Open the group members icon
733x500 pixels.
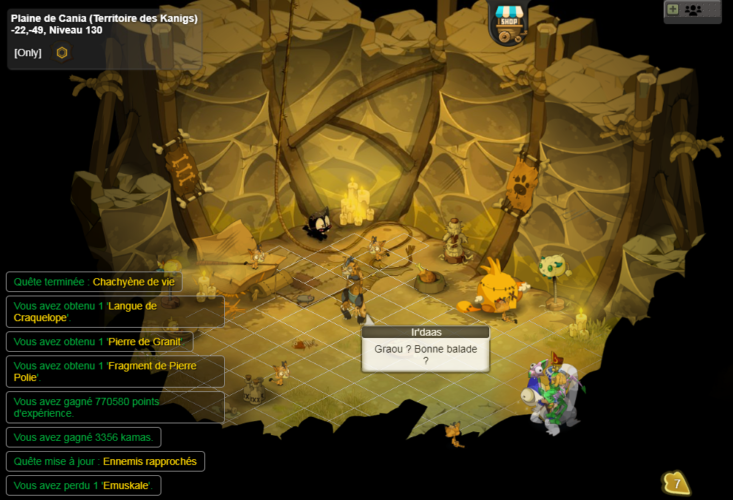coord(693,10)
